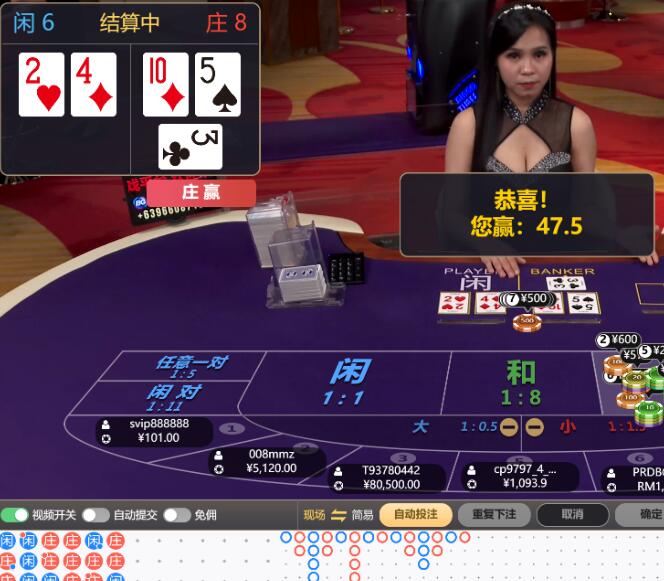Select player svip888888 at seat 1

click(156, 431)
